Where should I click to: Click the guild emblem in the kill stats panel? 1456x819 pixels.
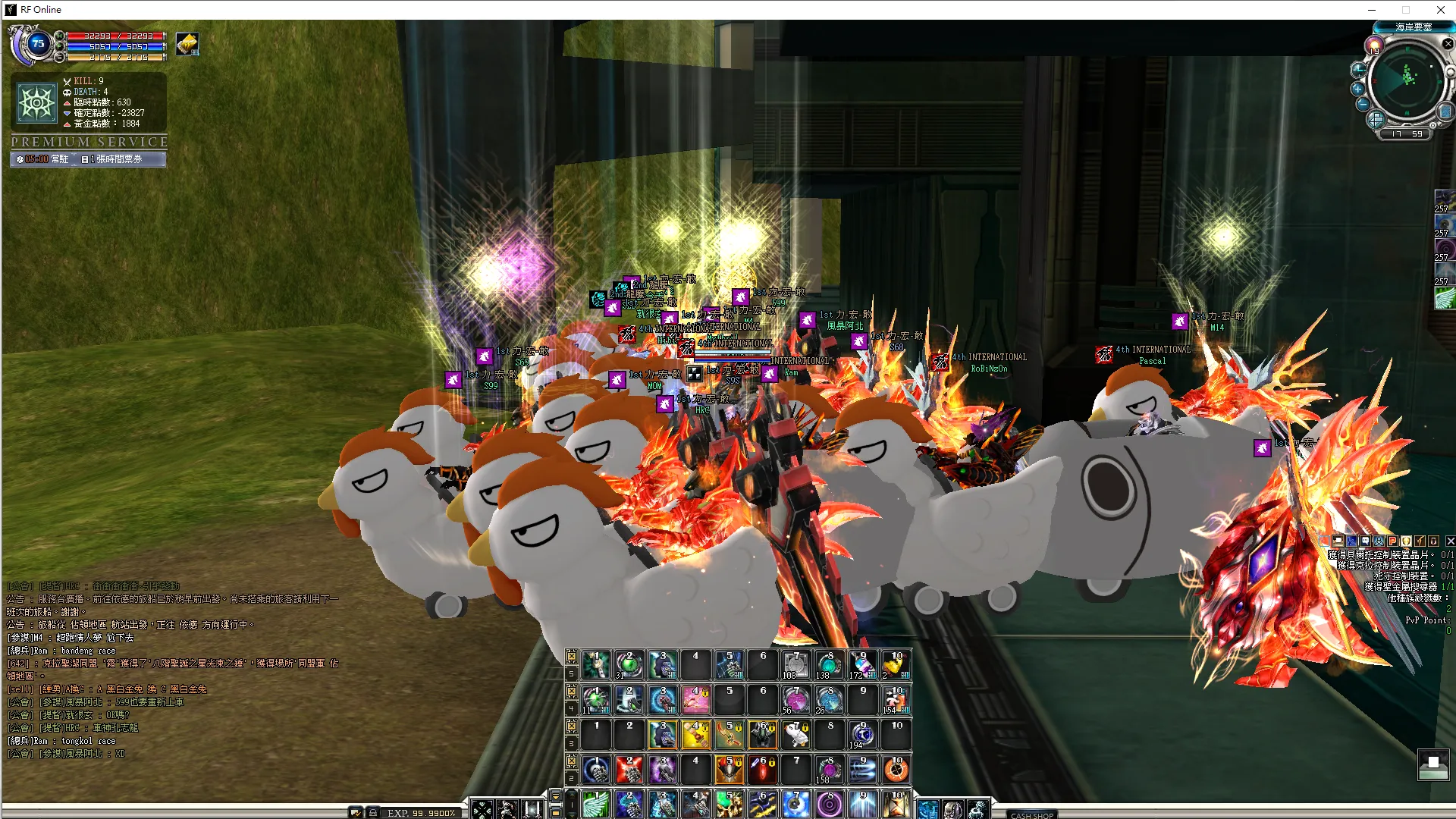37,102
